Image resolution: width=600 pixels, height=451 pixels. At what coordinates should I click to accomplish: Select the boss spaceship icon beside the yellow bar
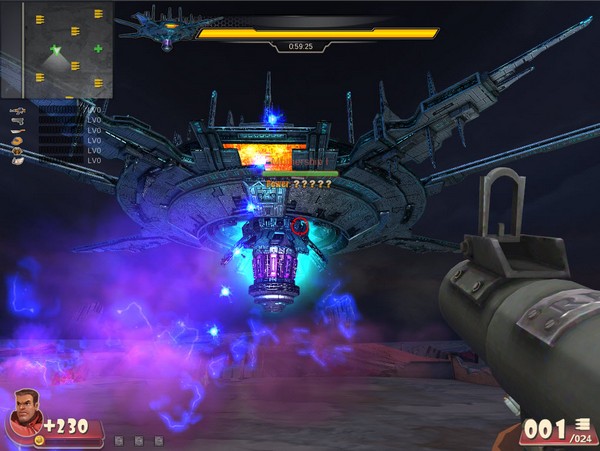[x=168, y=31]
